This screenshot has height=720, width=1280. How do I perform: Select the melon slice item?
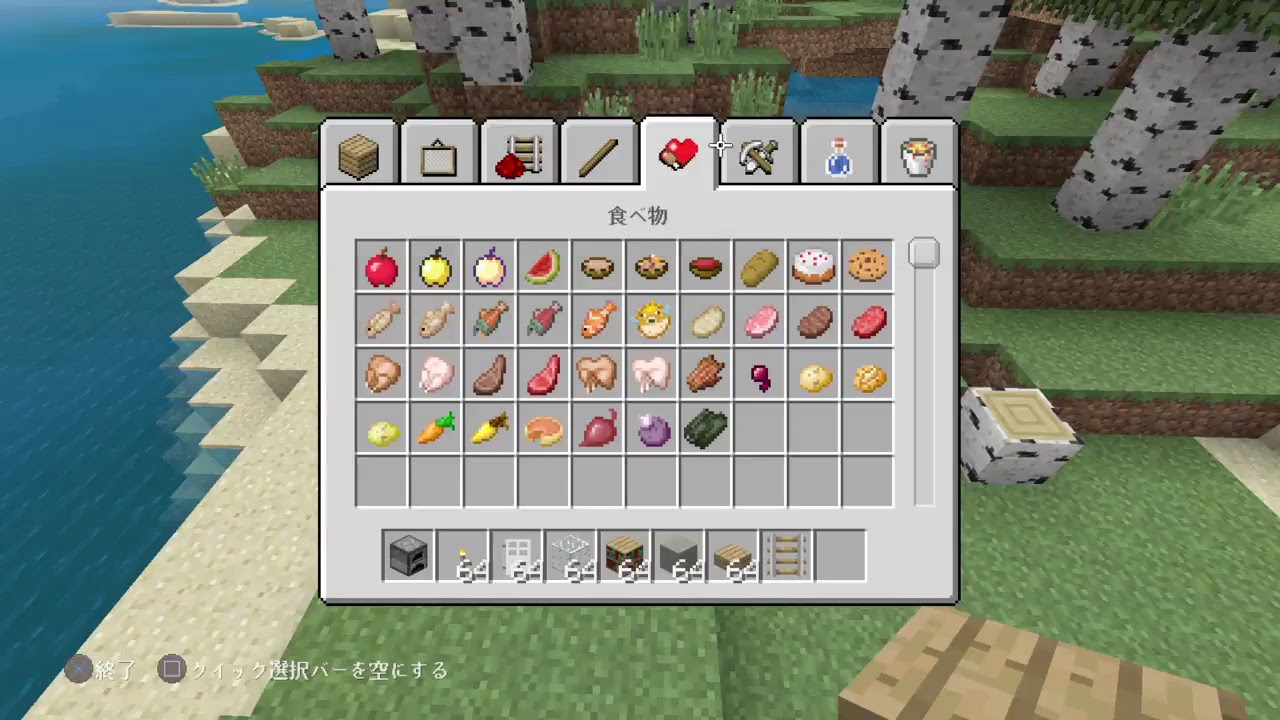tap(543, 267)
